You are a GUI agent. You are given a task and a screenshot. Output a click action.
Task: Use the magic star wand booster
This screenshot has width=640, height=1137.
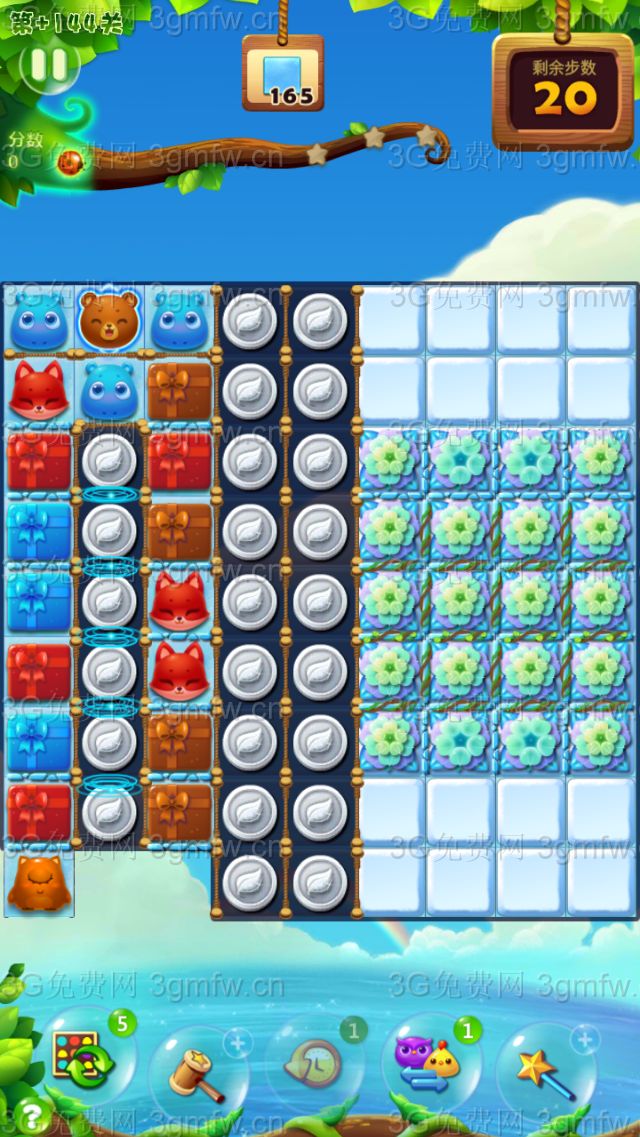point(546,1070)
